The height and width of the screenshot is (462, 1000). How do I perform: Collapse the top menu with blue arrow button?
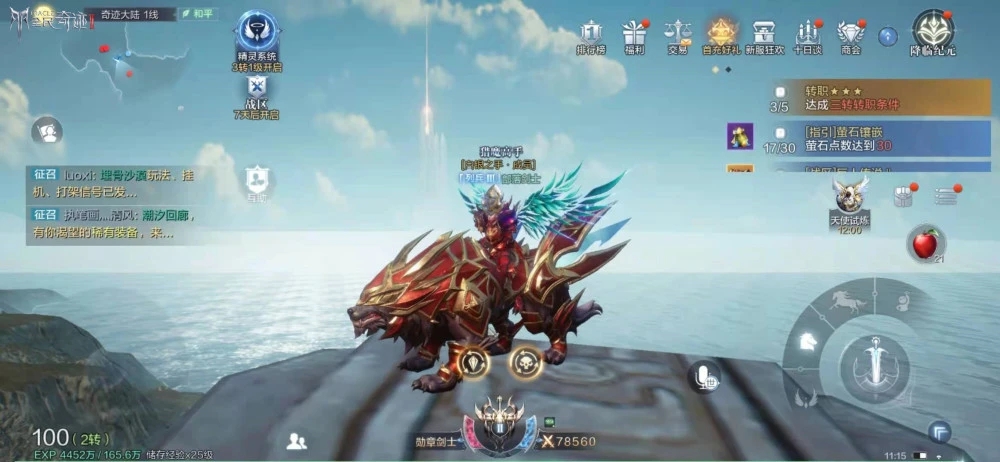pos(887,36)
